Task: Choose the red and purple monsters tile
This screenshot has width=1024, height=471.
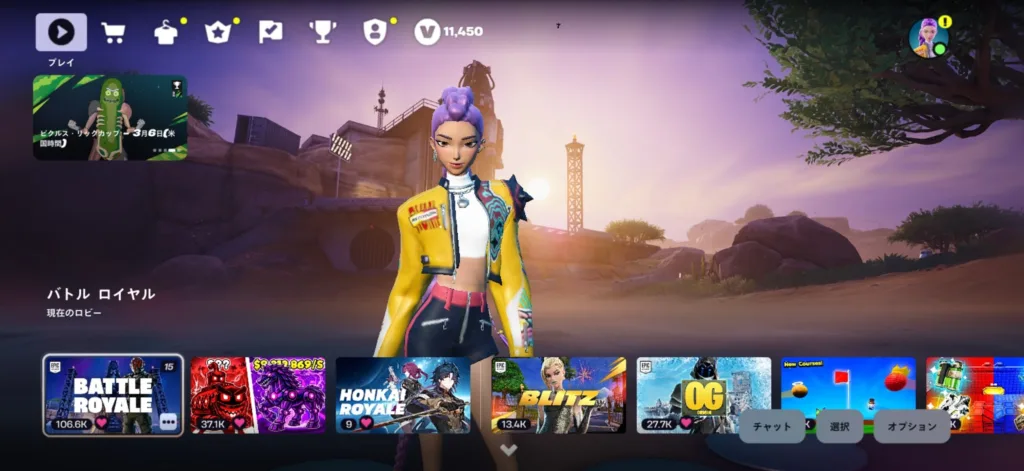Action: point(258,395)
